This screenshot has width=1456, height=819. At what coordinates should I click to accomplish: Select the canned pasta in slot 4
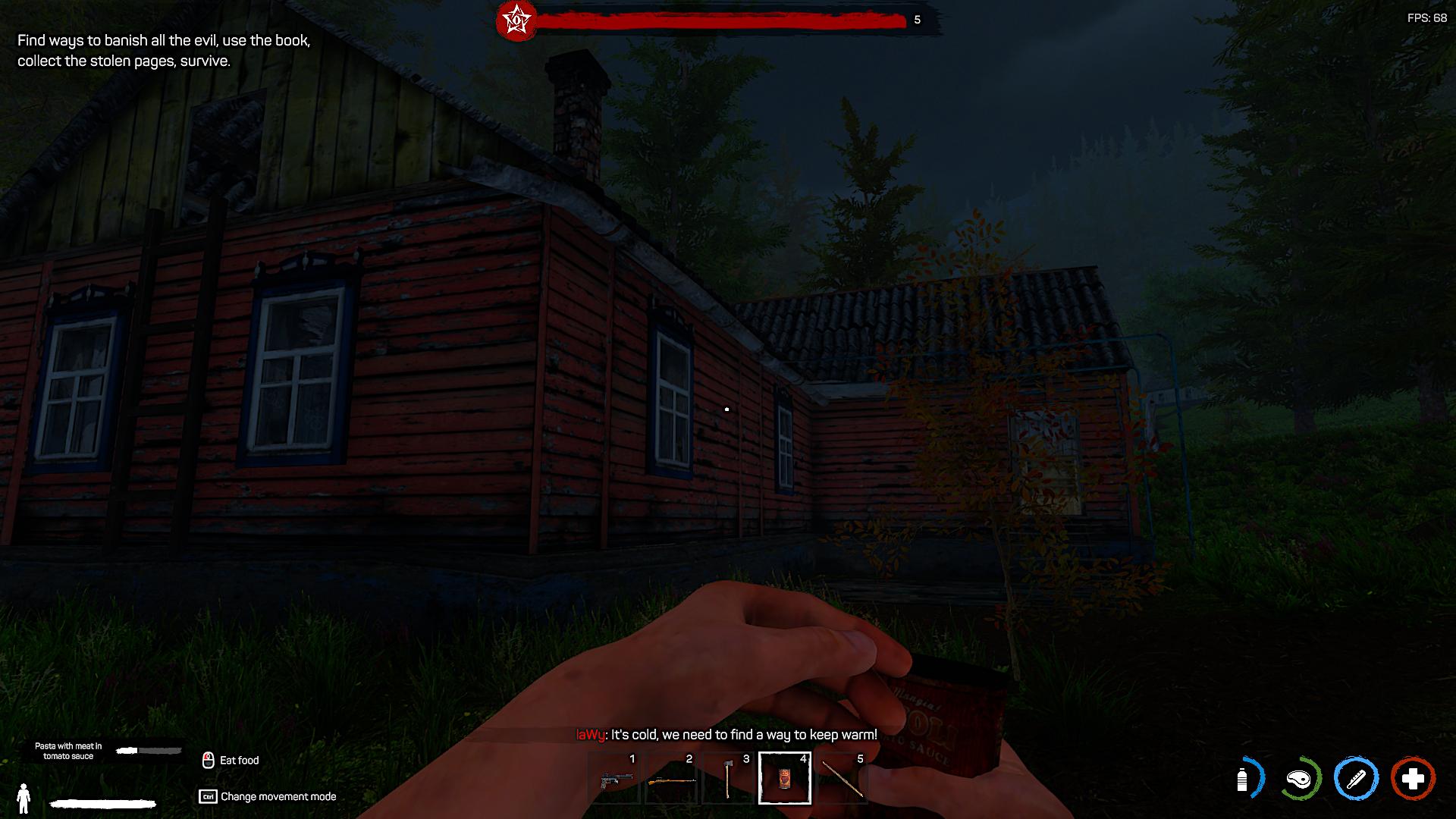tap(785, 778)
